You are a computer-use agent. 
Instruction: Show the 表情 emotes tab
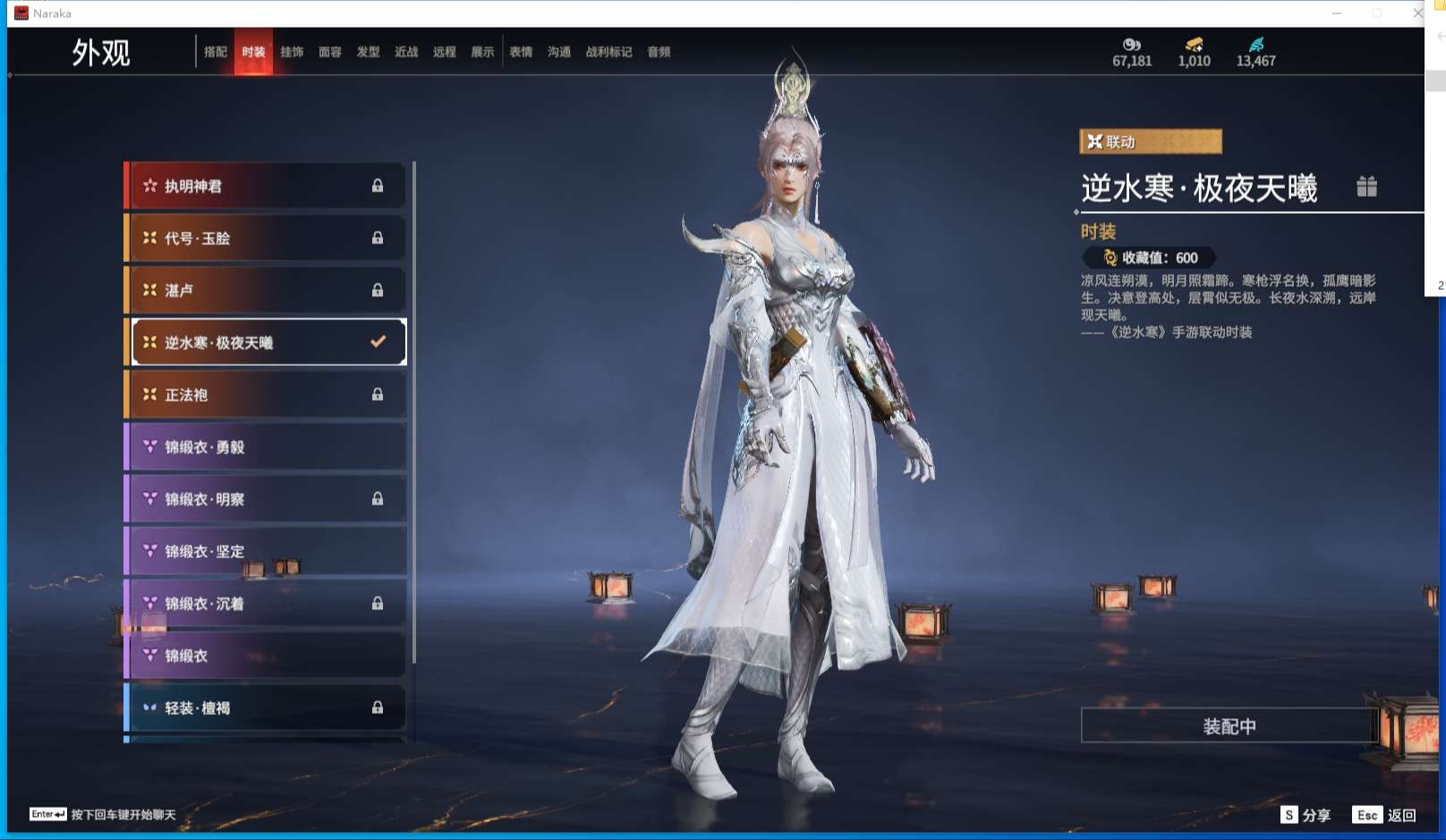tap(521, 52)
